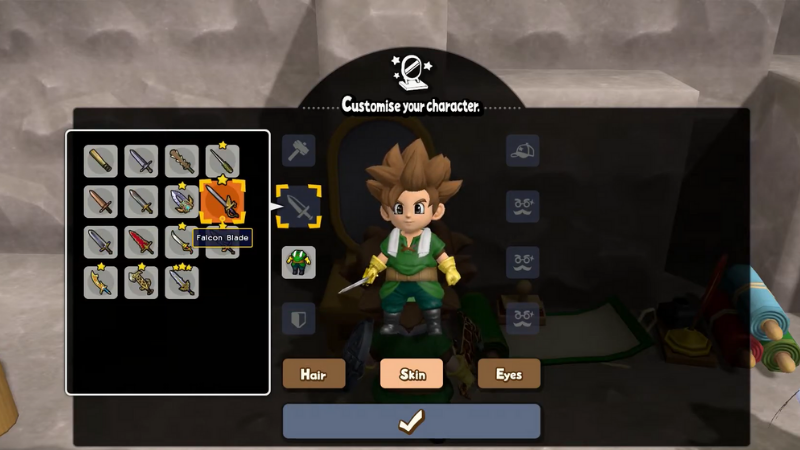
Task: Confirm customisation with the checkmark button
Action: pyautogui.click(x=411, y=421)
